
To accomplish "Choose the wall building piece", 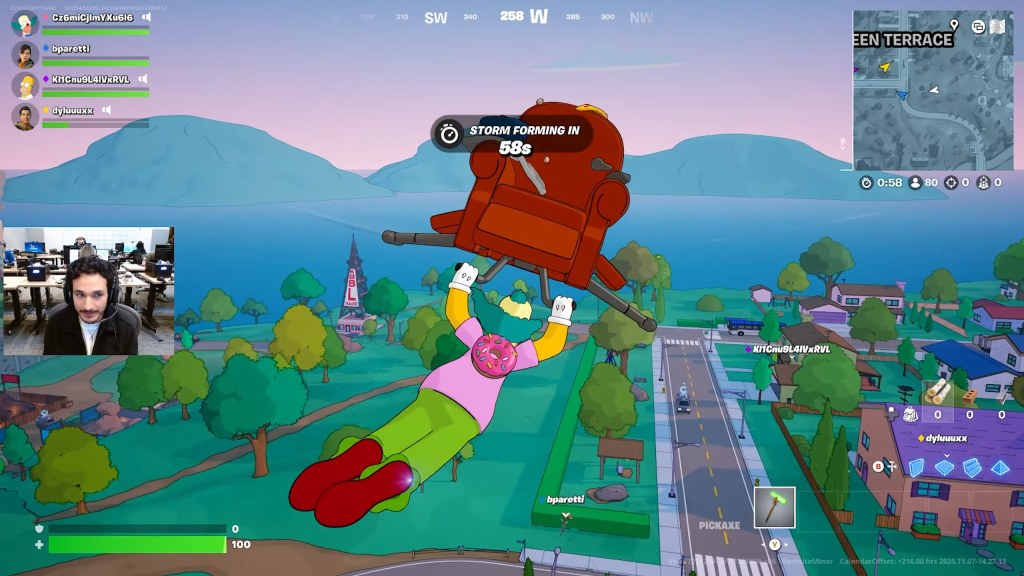I will (916, 467).
